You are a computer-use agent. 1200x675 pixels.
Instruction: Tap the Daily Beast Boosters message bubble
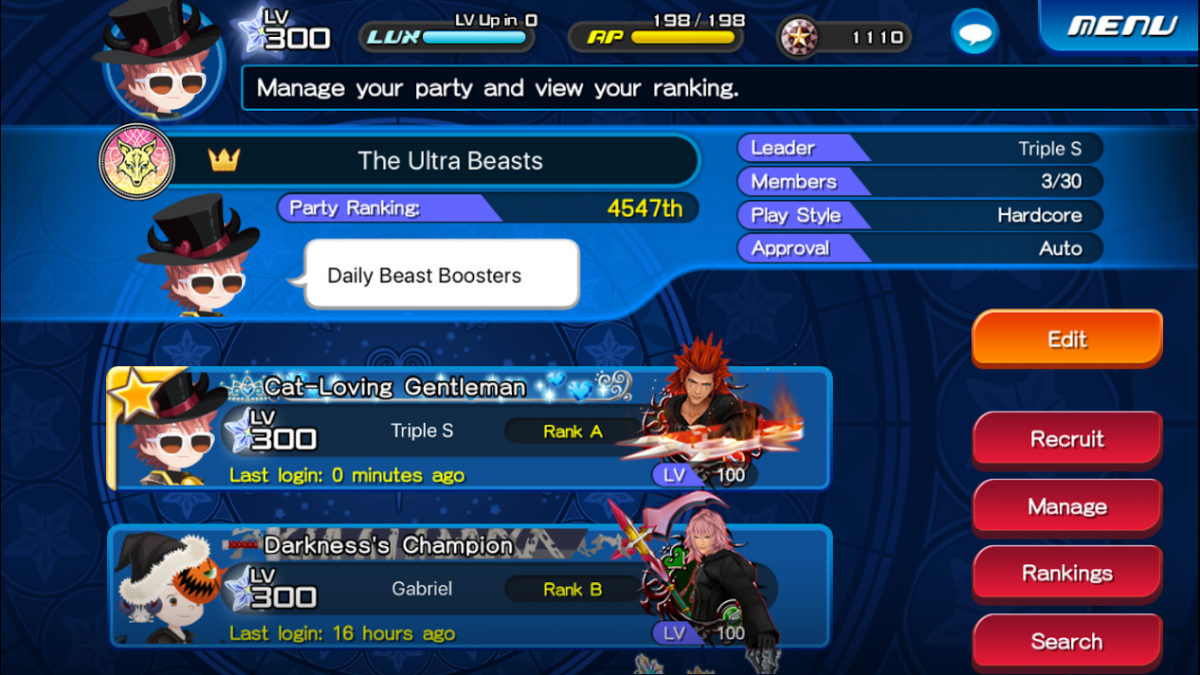(440, 275)
